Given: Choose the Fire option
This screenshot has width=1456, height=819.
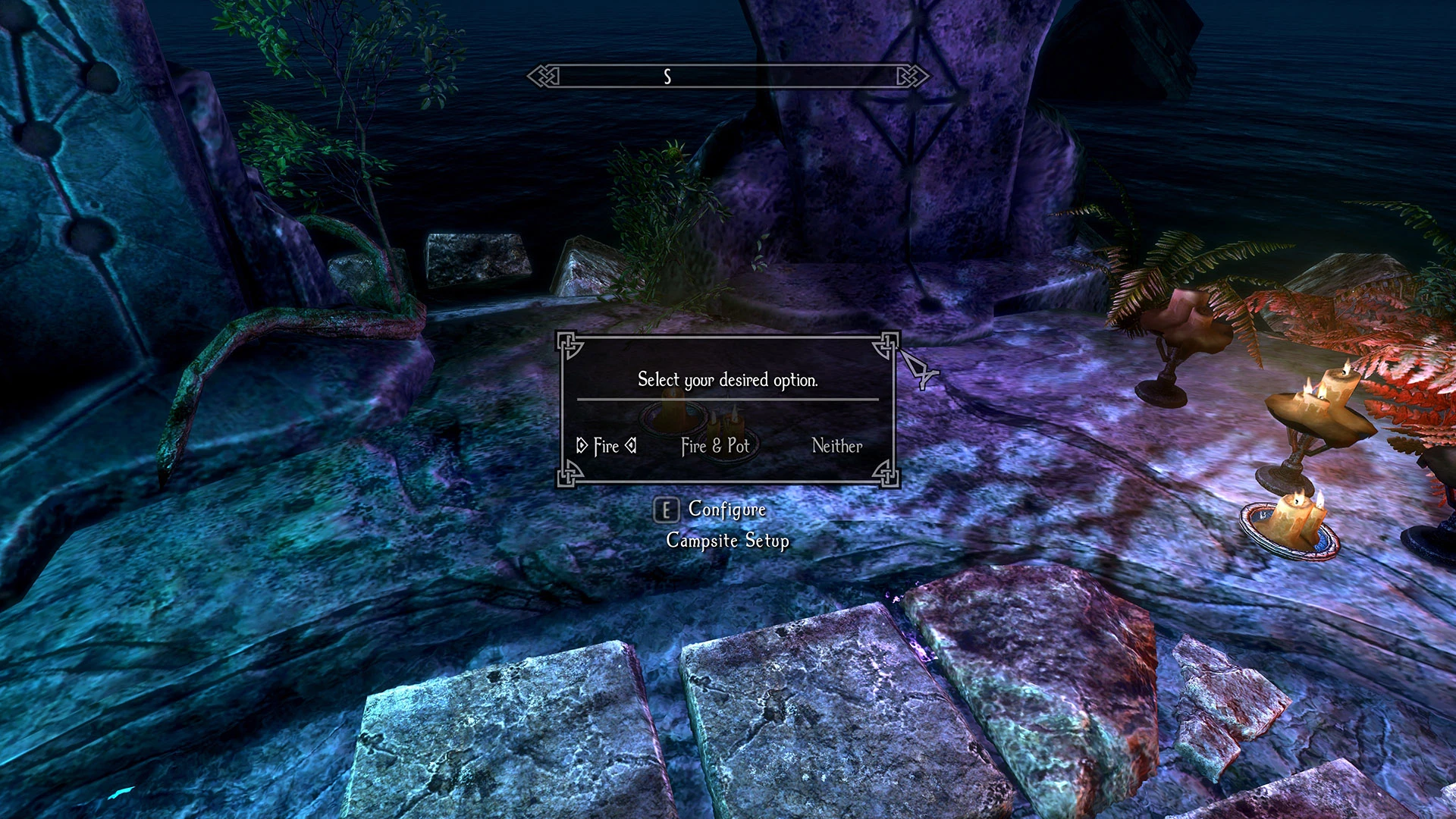Looking at the screenshot, I should pos(606,447).
